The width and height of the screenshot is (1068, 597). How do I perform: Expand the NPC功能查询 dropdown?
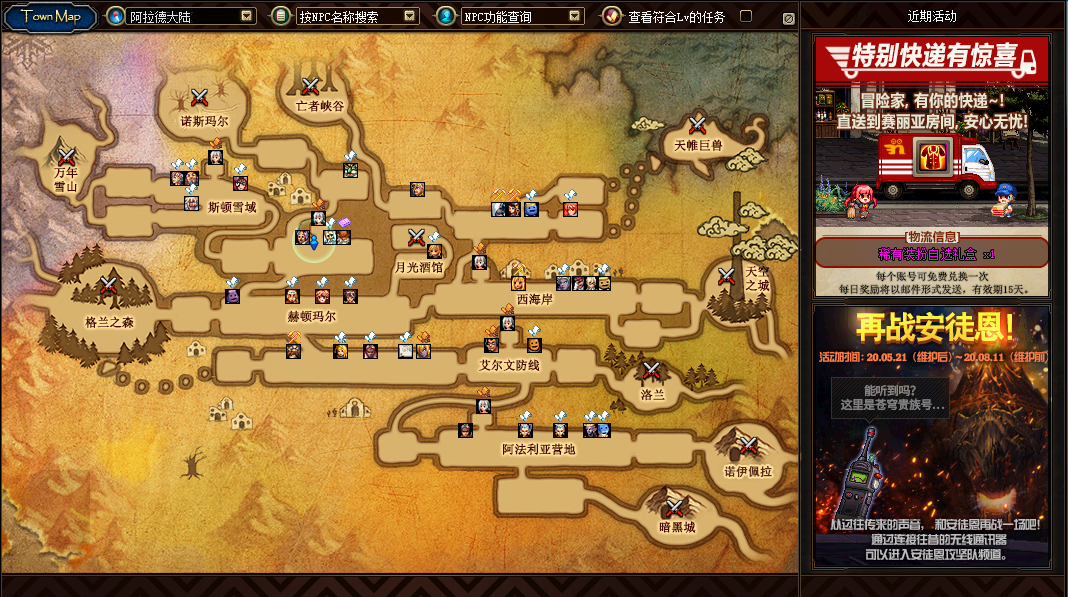[574, 16]
